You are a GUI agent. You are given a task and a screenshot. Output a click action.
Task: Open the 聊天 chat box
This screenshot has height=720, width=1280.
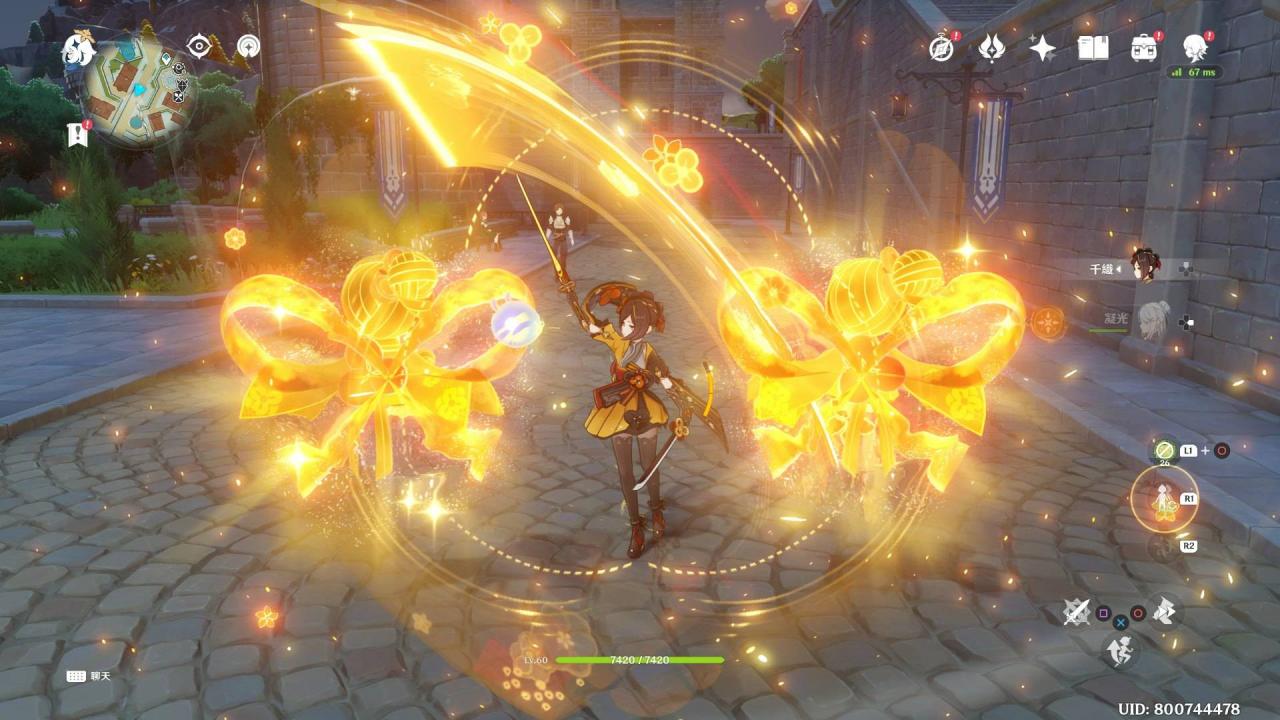[90, 676]
